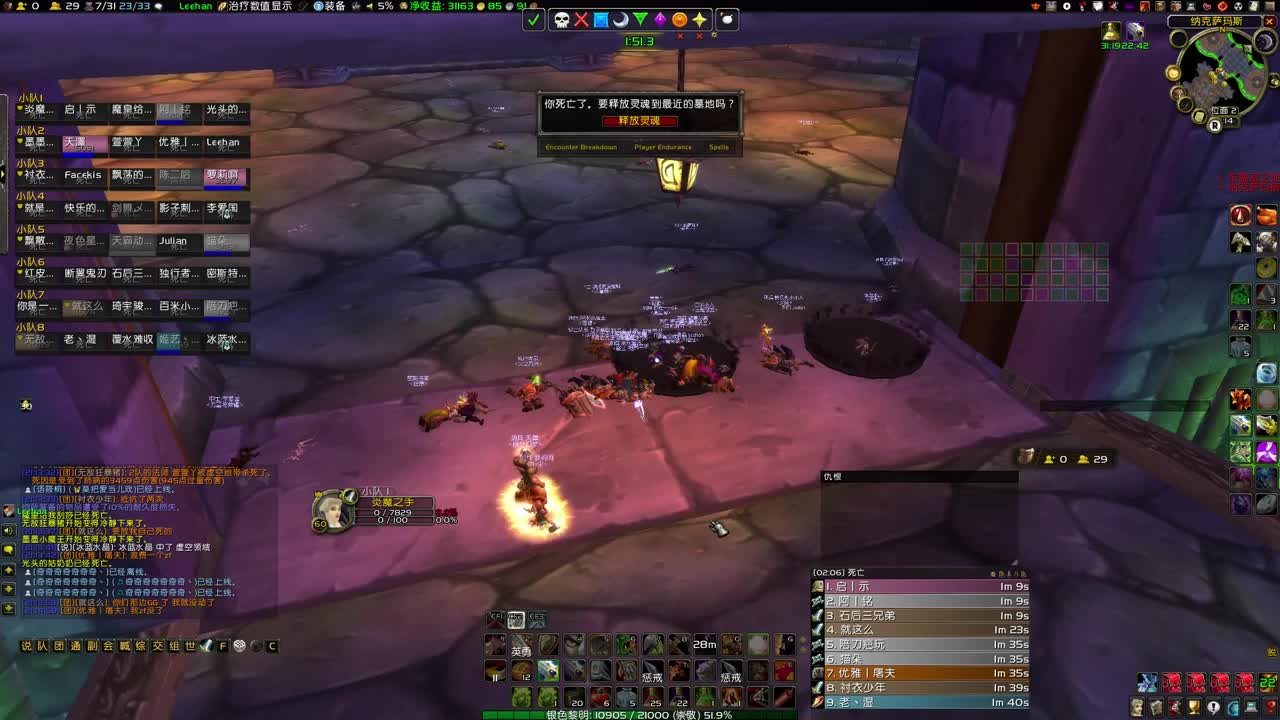
Task: Click the skull raid target marker icon
Action: pyautogui.click(x=561, y=21)
